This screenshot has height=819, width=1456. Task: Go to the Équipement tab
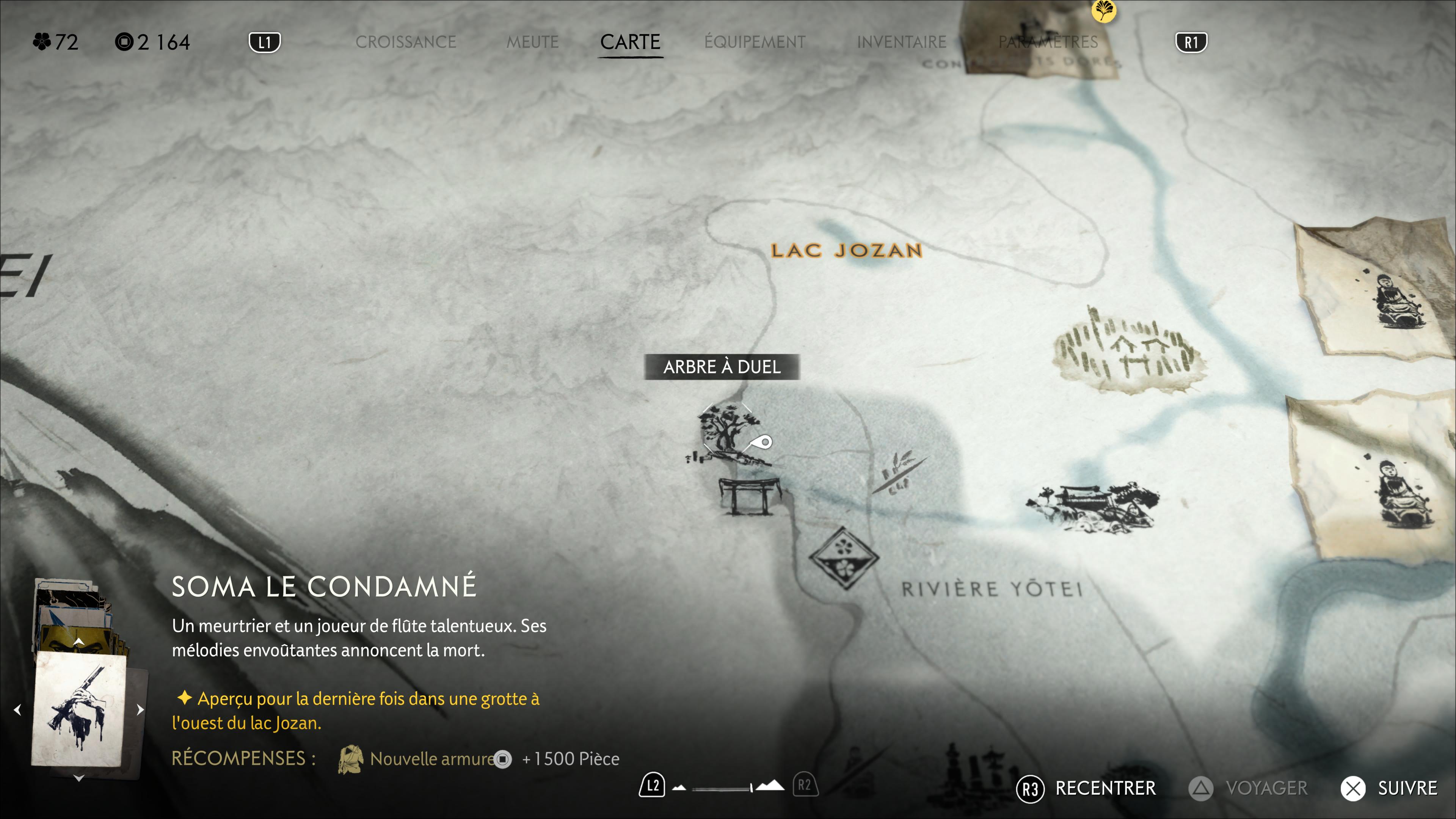coord(755,42)
